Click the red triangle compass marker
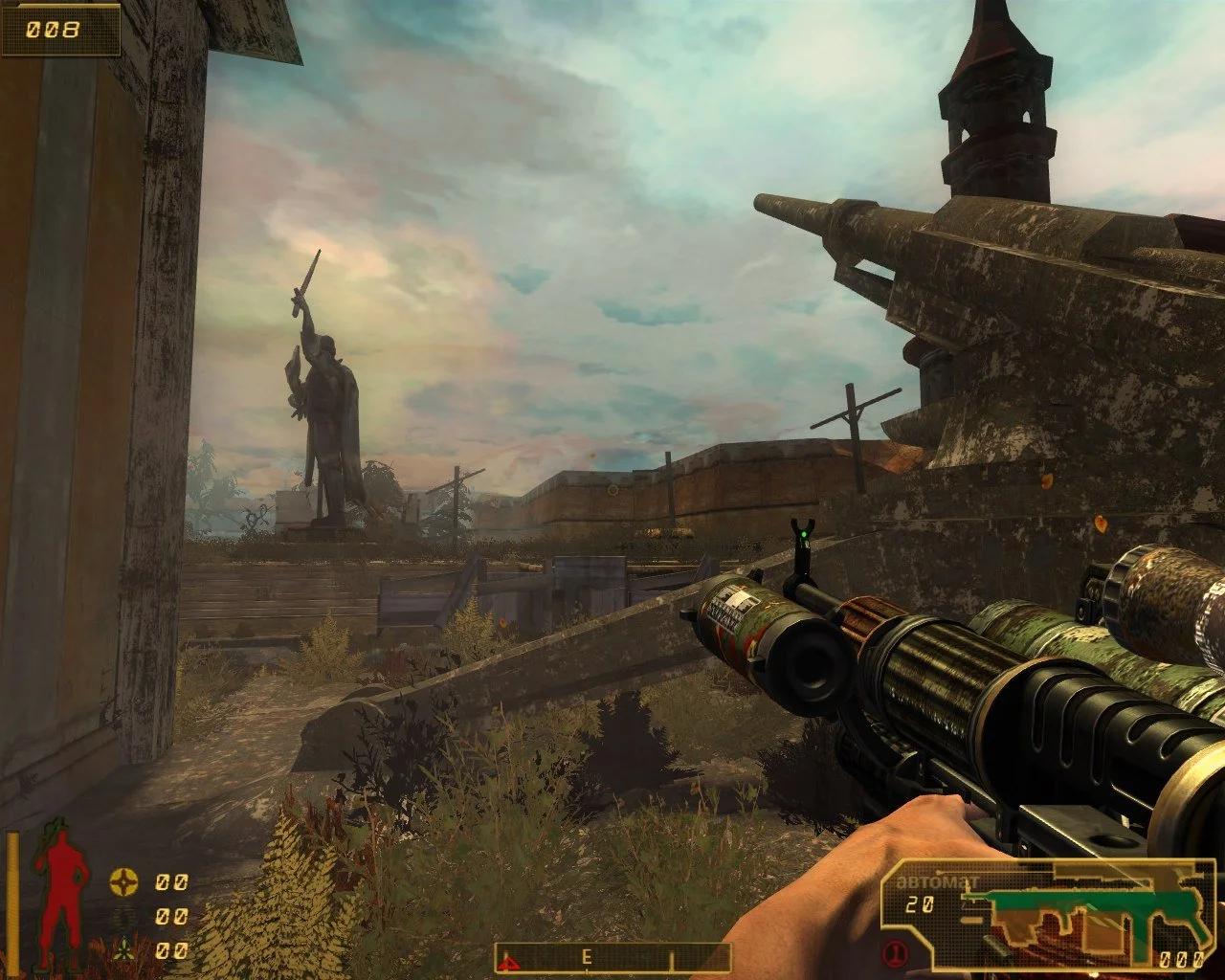The height and width of the screenshot is (980, 1225). coord(510,960)
